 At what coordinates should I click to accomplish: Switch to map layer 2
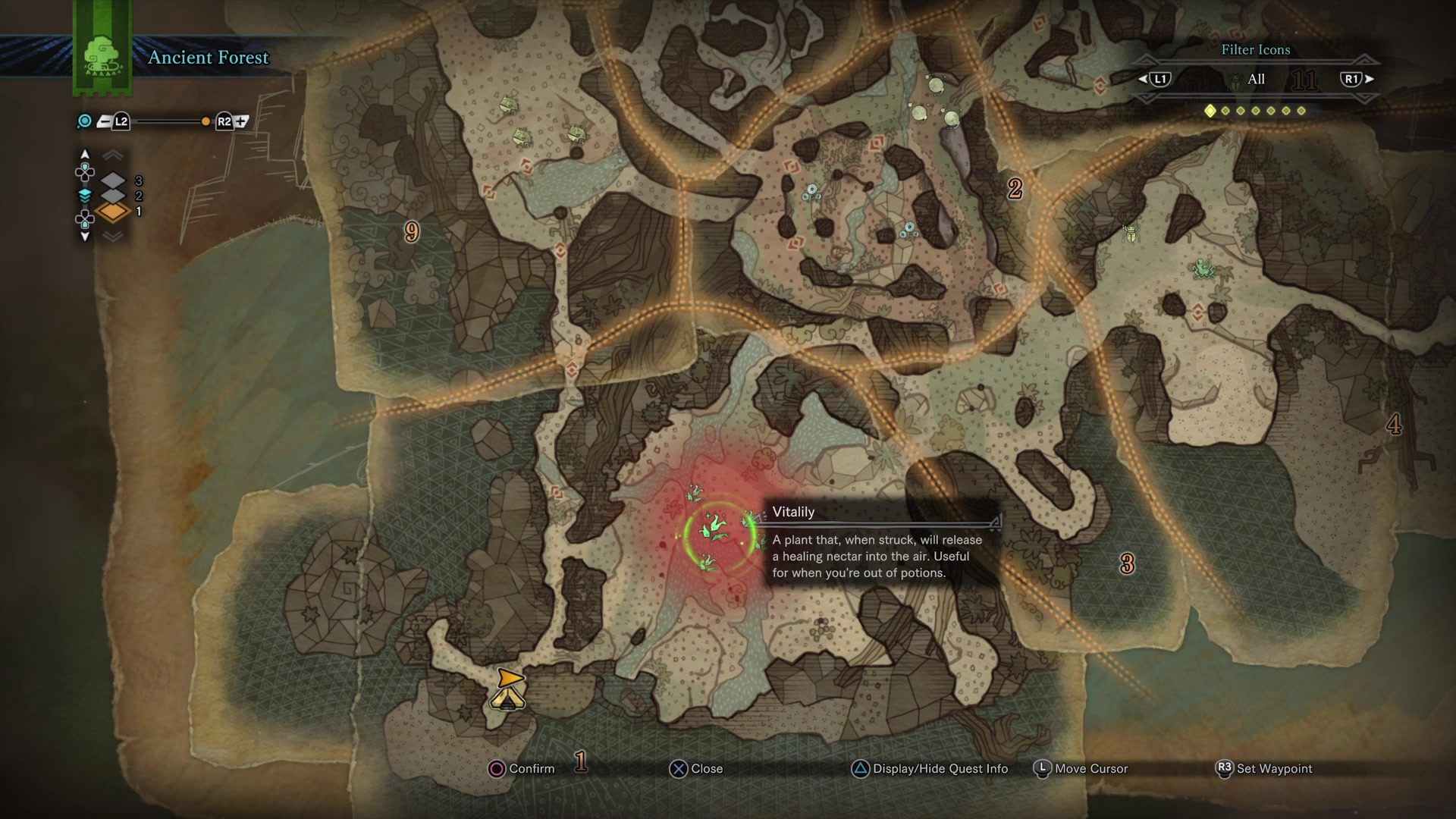click(113, 196)
